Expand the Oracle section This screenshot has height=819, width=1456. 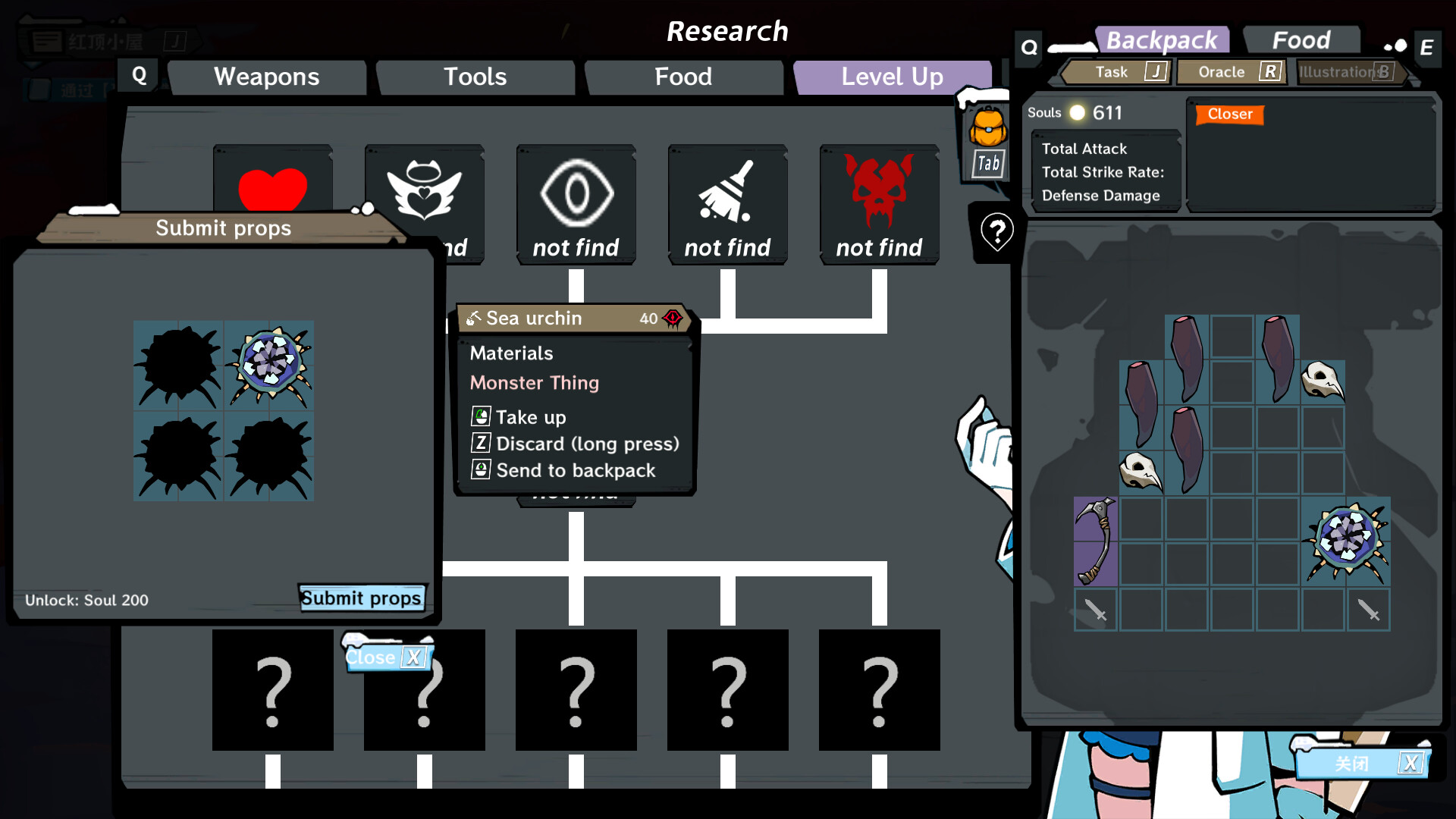click(1221, 72)
